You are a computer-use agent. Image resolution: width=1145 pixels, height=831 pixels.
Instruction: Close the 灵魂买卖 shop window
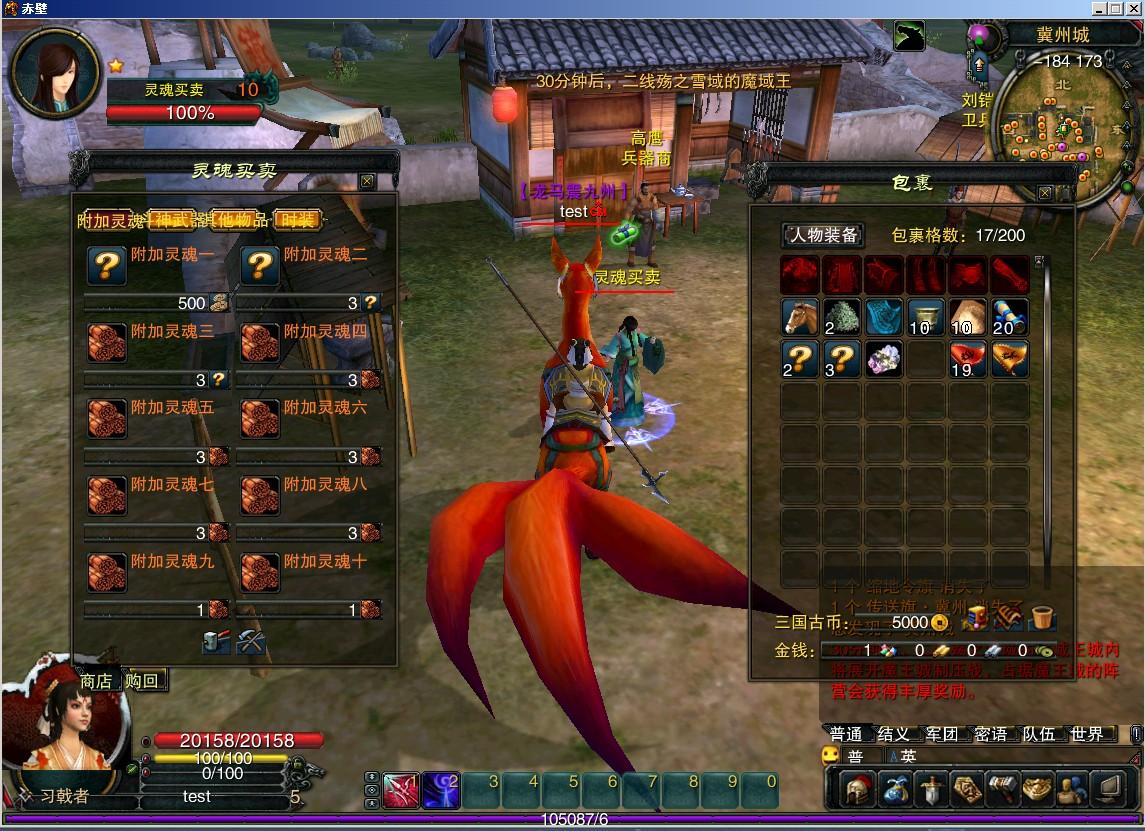pyautogui.click(x=367, y=181)
